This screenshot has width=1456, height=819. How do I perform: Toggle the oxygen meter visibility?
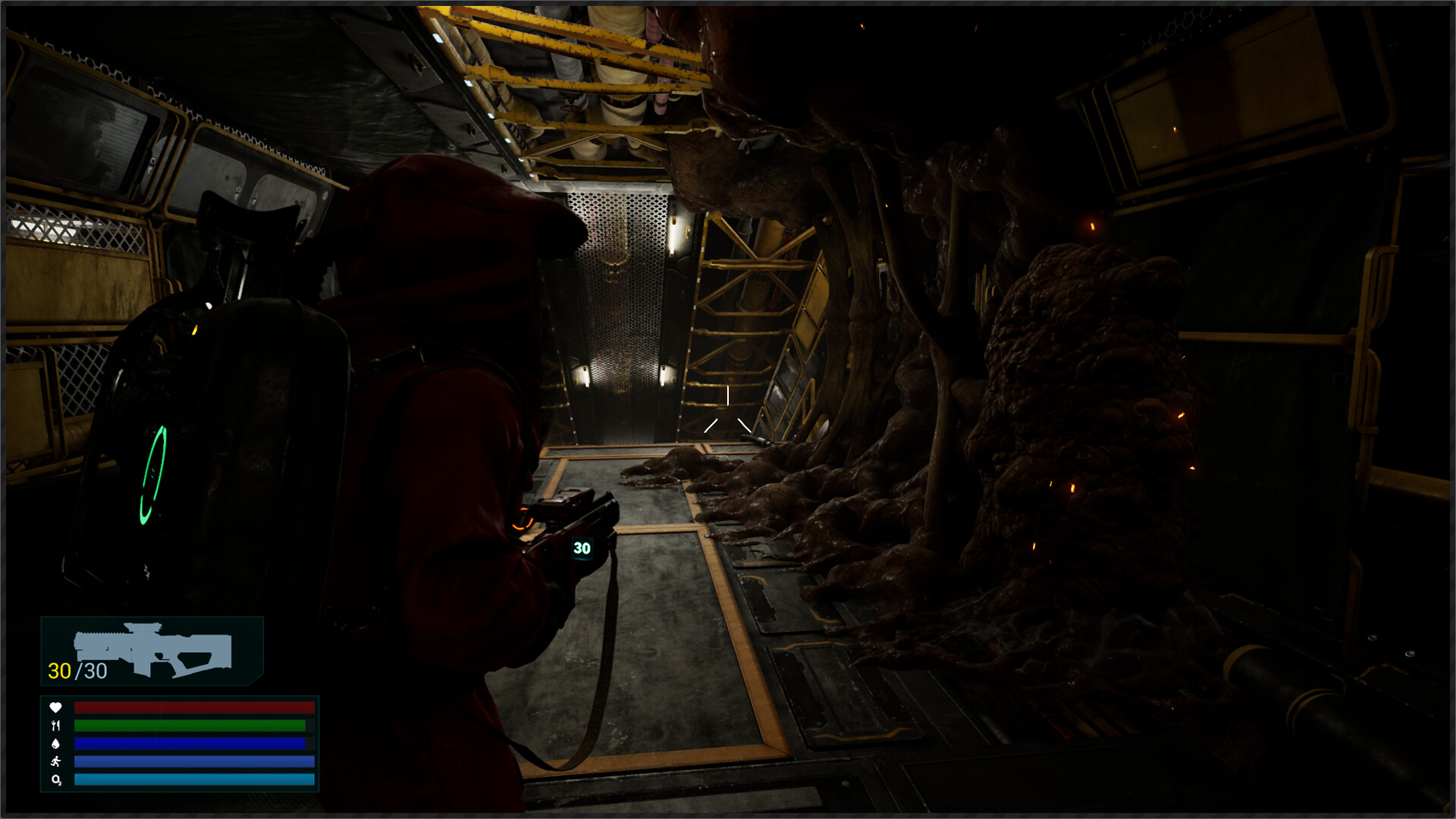click(x=193, y=780)
